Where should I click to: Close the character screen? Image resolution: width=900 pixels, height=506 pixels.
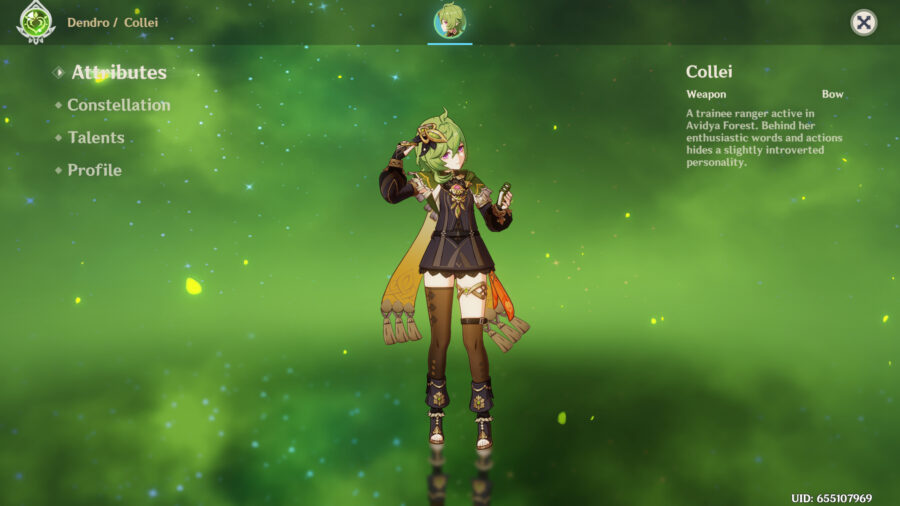tap(863, 23)
